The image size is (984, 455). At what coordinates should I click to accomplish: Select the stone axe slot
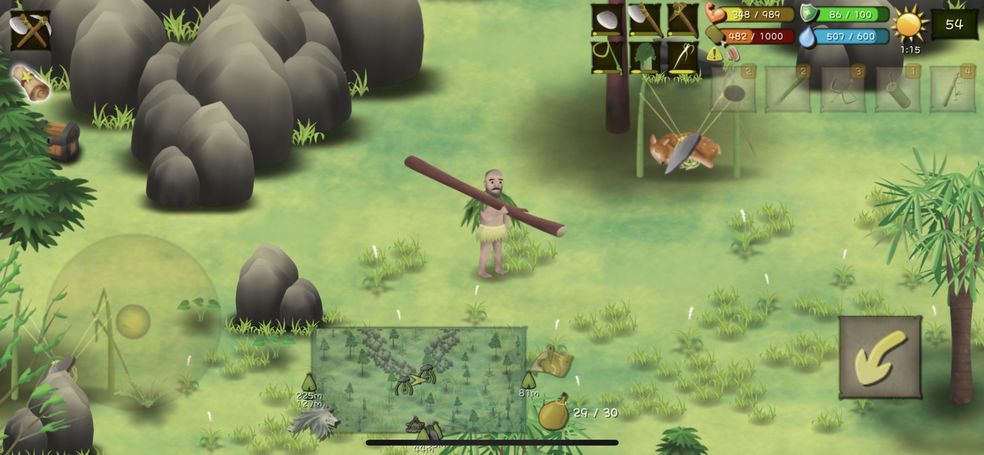coord(644,20)
